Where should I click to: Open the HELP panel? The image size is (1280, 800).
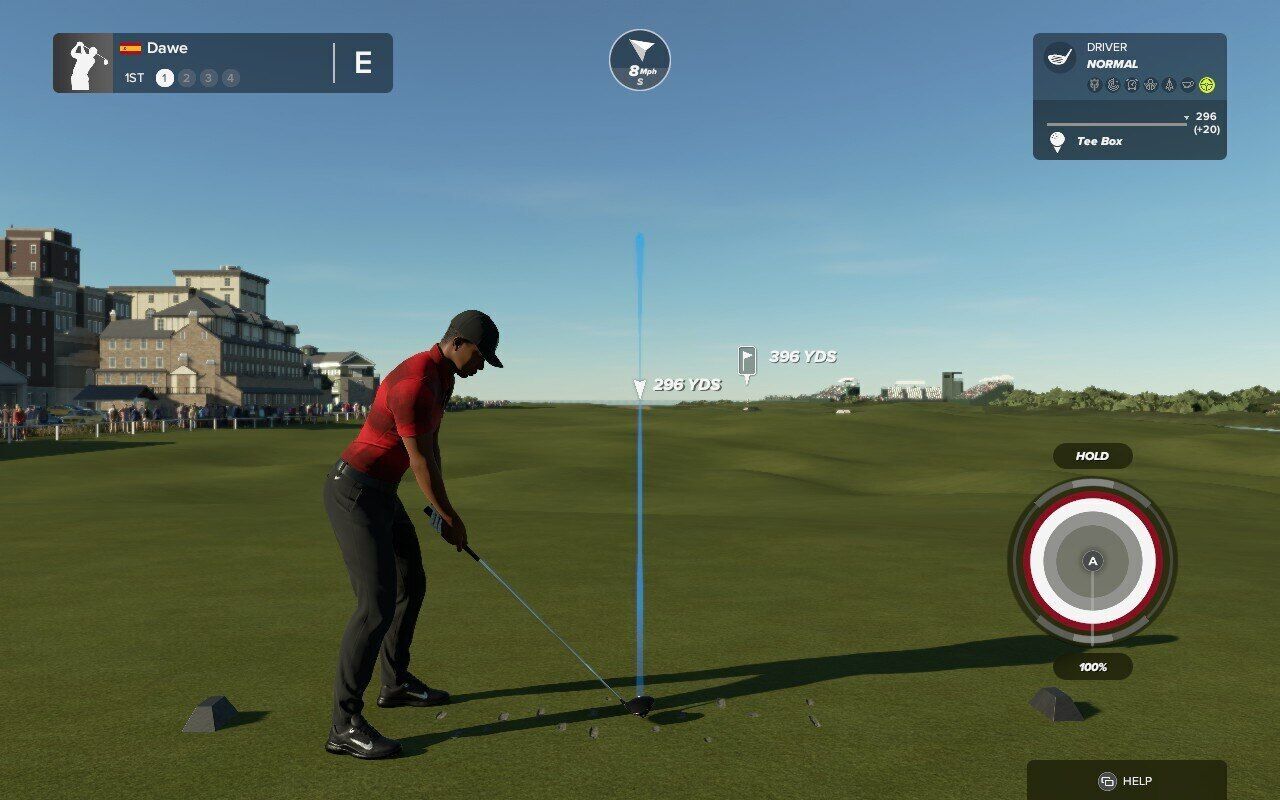[1126, 781]
